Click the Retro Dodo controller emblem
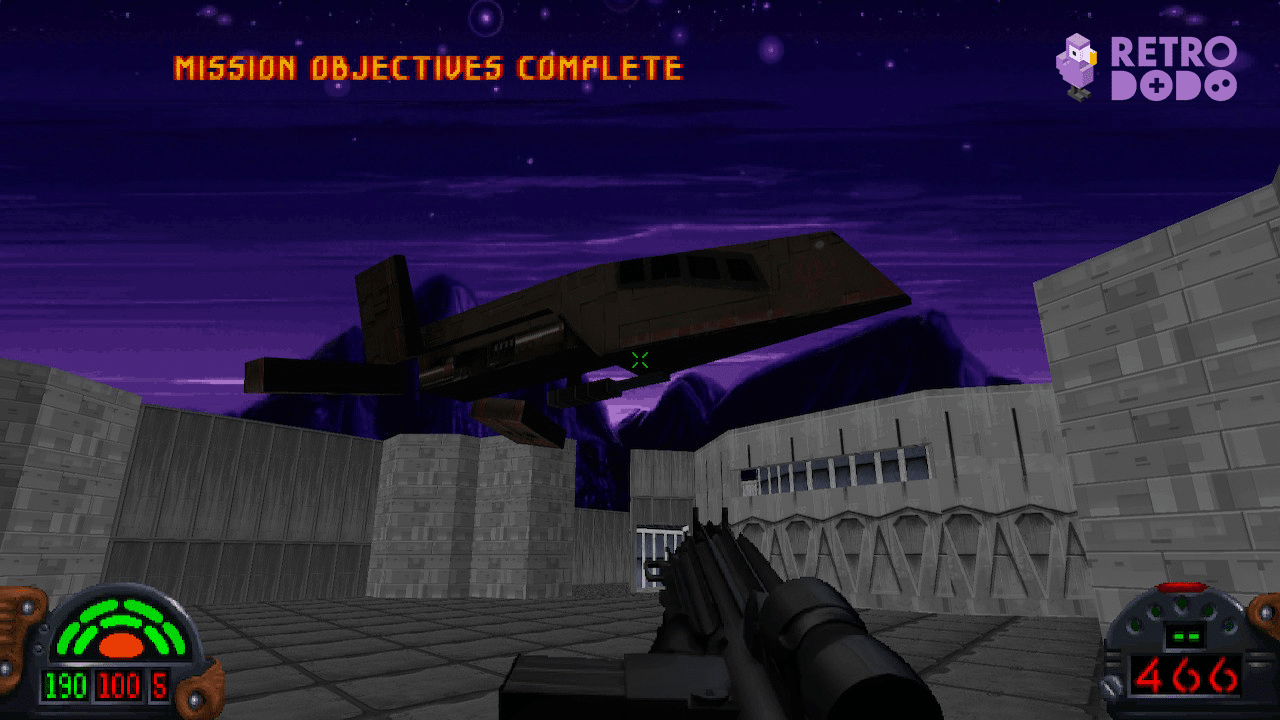 pos(1156,85)
